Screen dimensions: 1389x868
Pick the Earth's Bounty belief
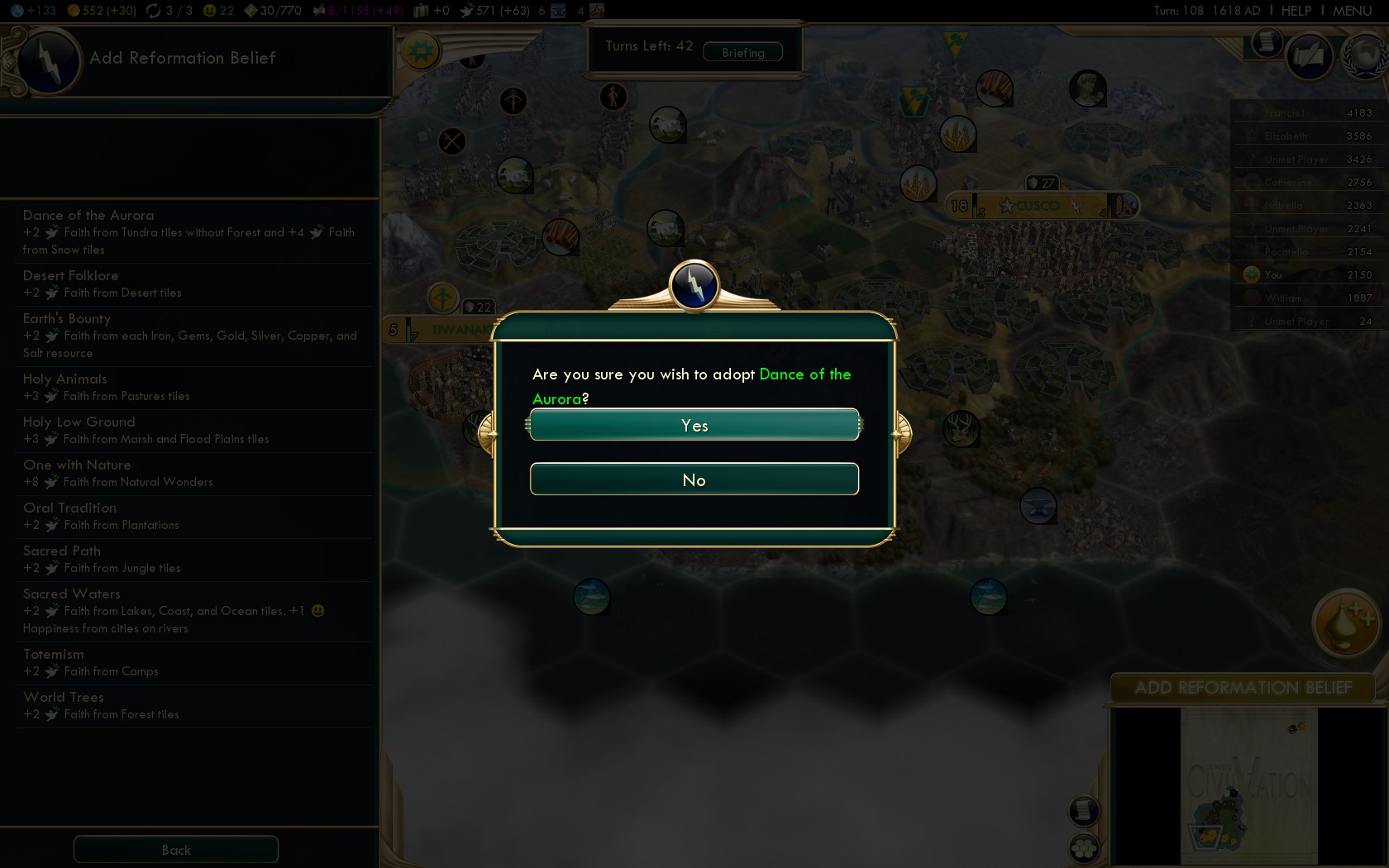tap(189, 335)
